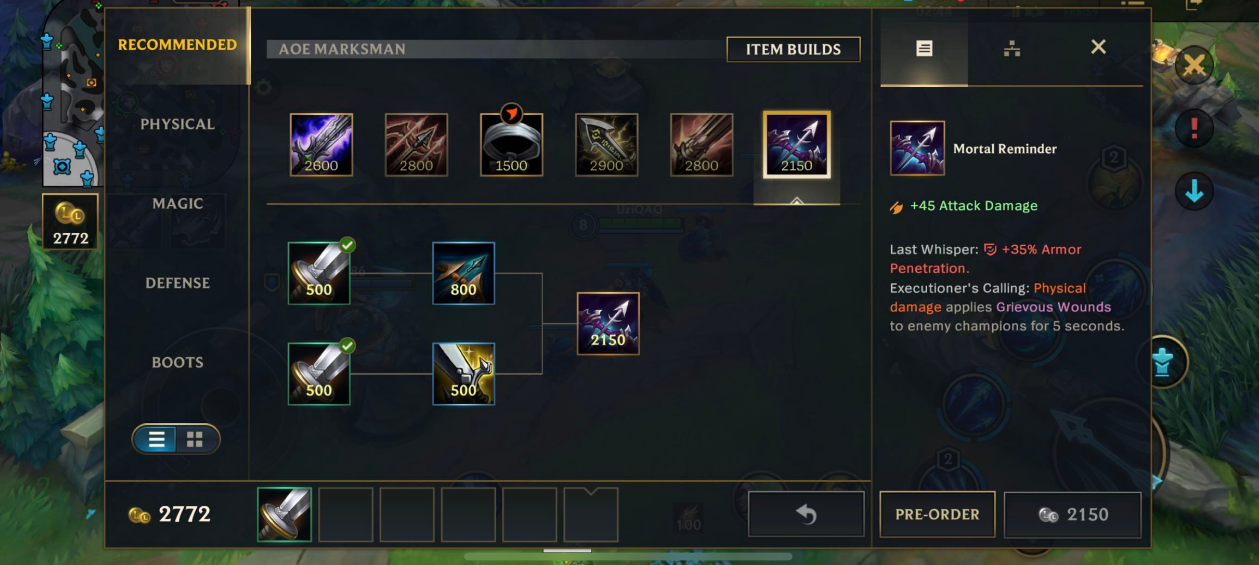
Task: Switch to list view layout
Action: coord(156,439)
